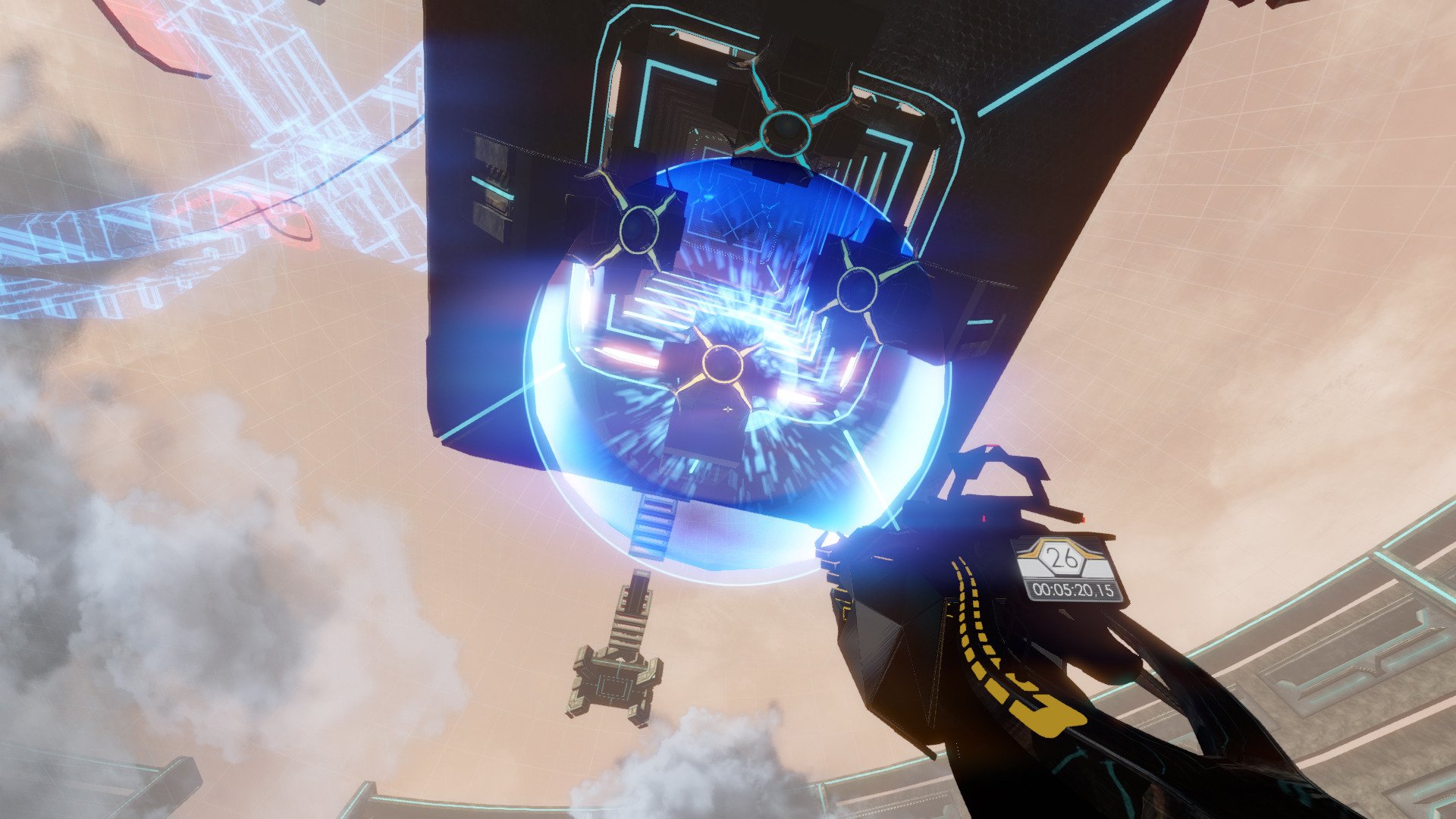Select the dark hatch panel left of the sphere

tap(489, 174)
